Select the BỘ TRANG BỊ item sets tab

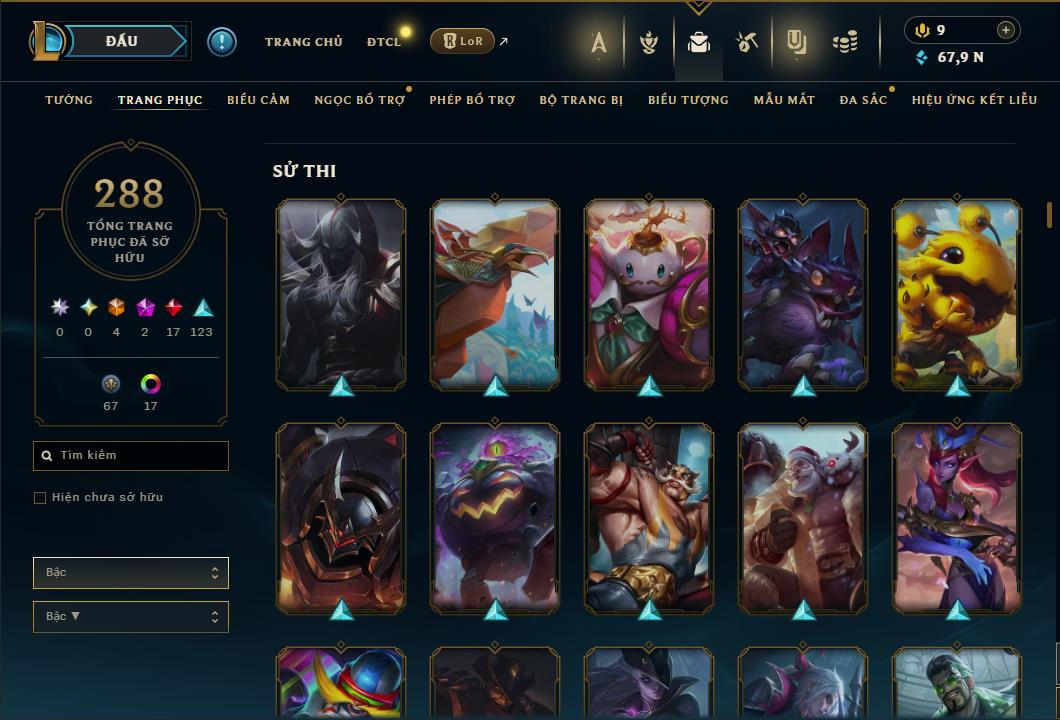pyautogui.click(x=581, y=100)
